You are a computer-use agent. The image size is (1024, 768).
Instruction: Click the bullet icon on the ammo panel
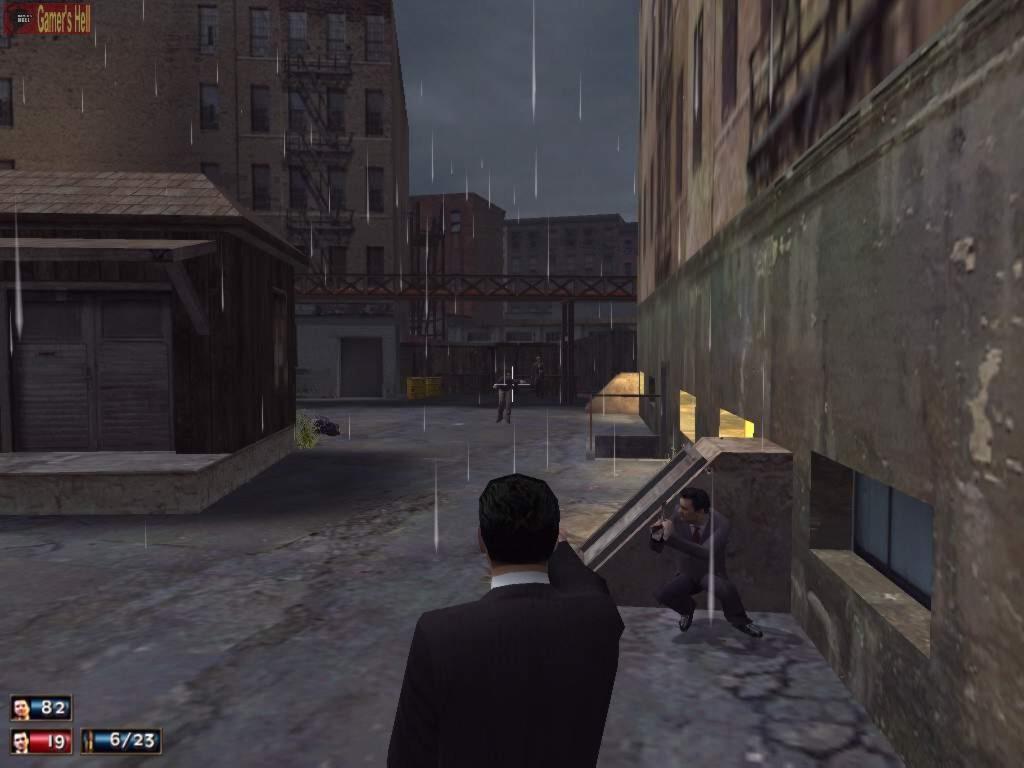click(92, 741)
